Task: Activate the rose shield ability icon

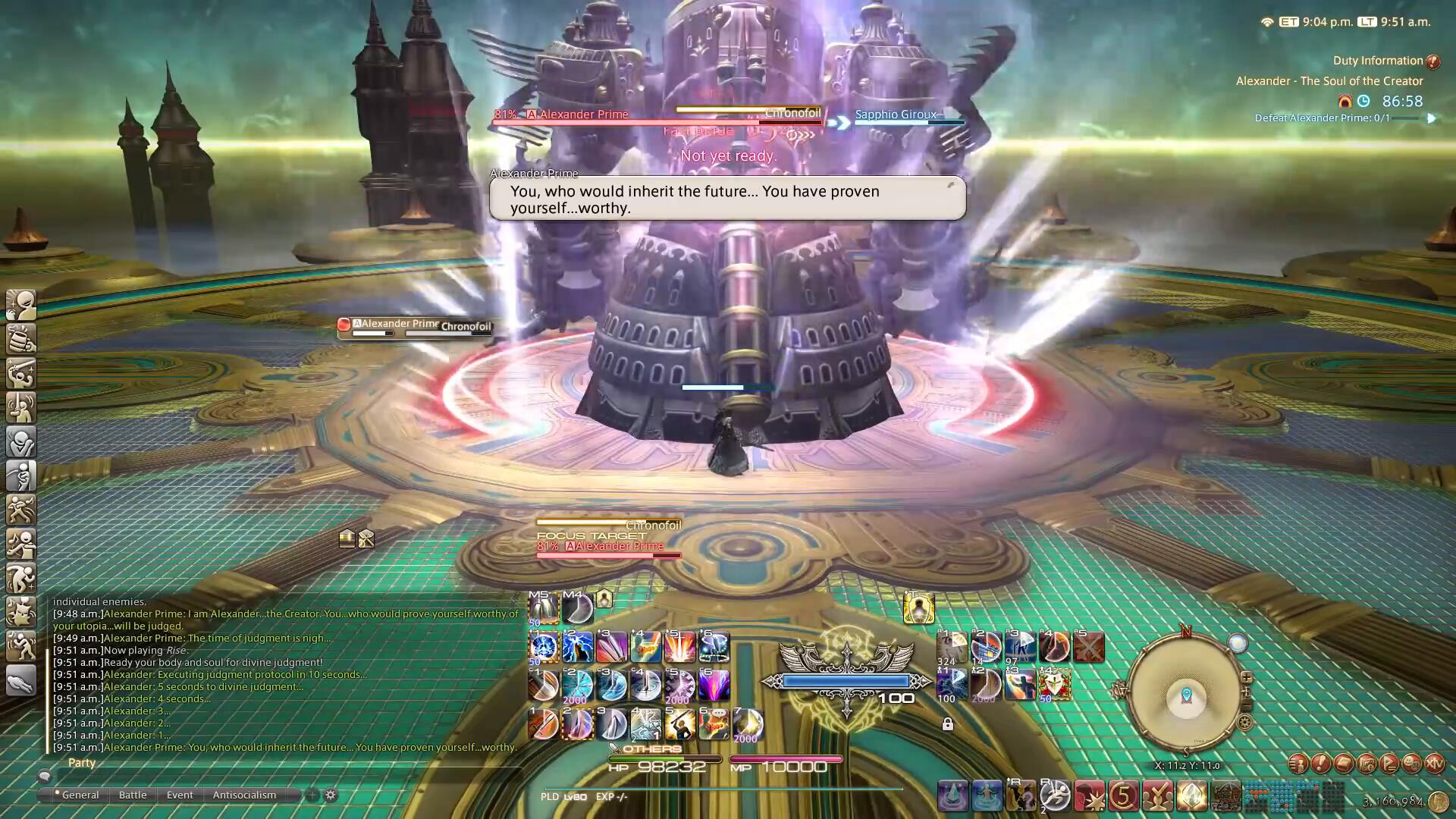Action: coord(1054,685)
